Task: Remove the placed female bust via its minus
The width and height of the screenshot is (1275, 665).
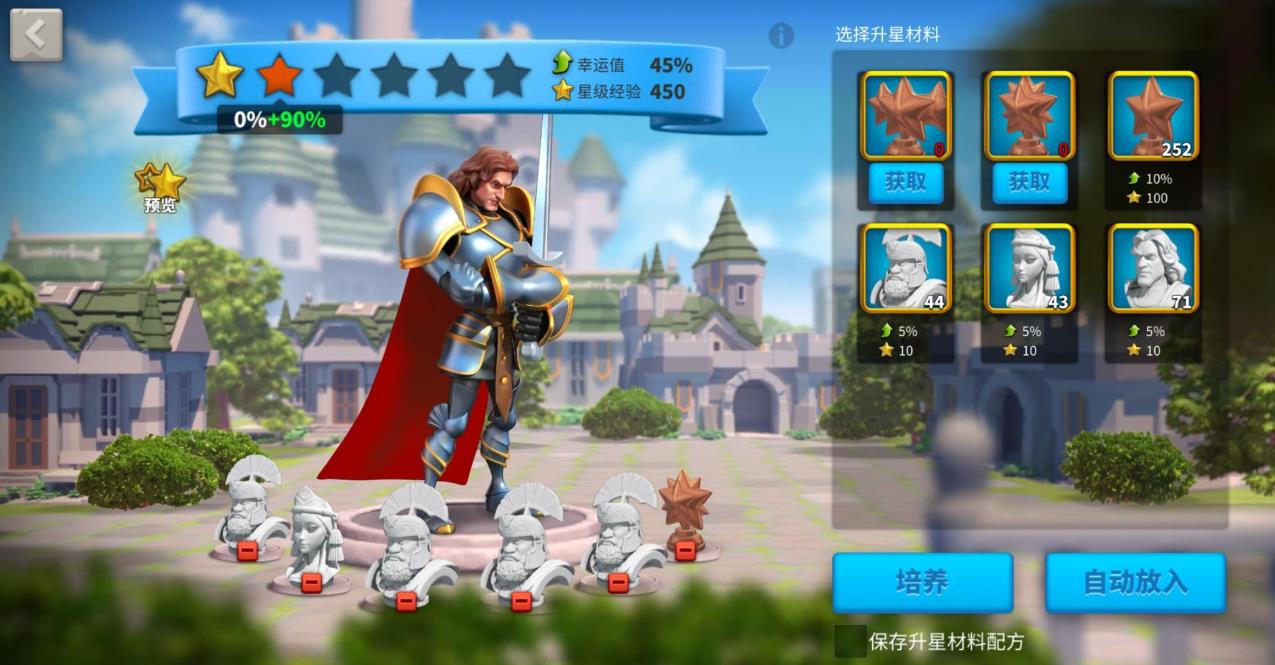Action: pos(311,583)
